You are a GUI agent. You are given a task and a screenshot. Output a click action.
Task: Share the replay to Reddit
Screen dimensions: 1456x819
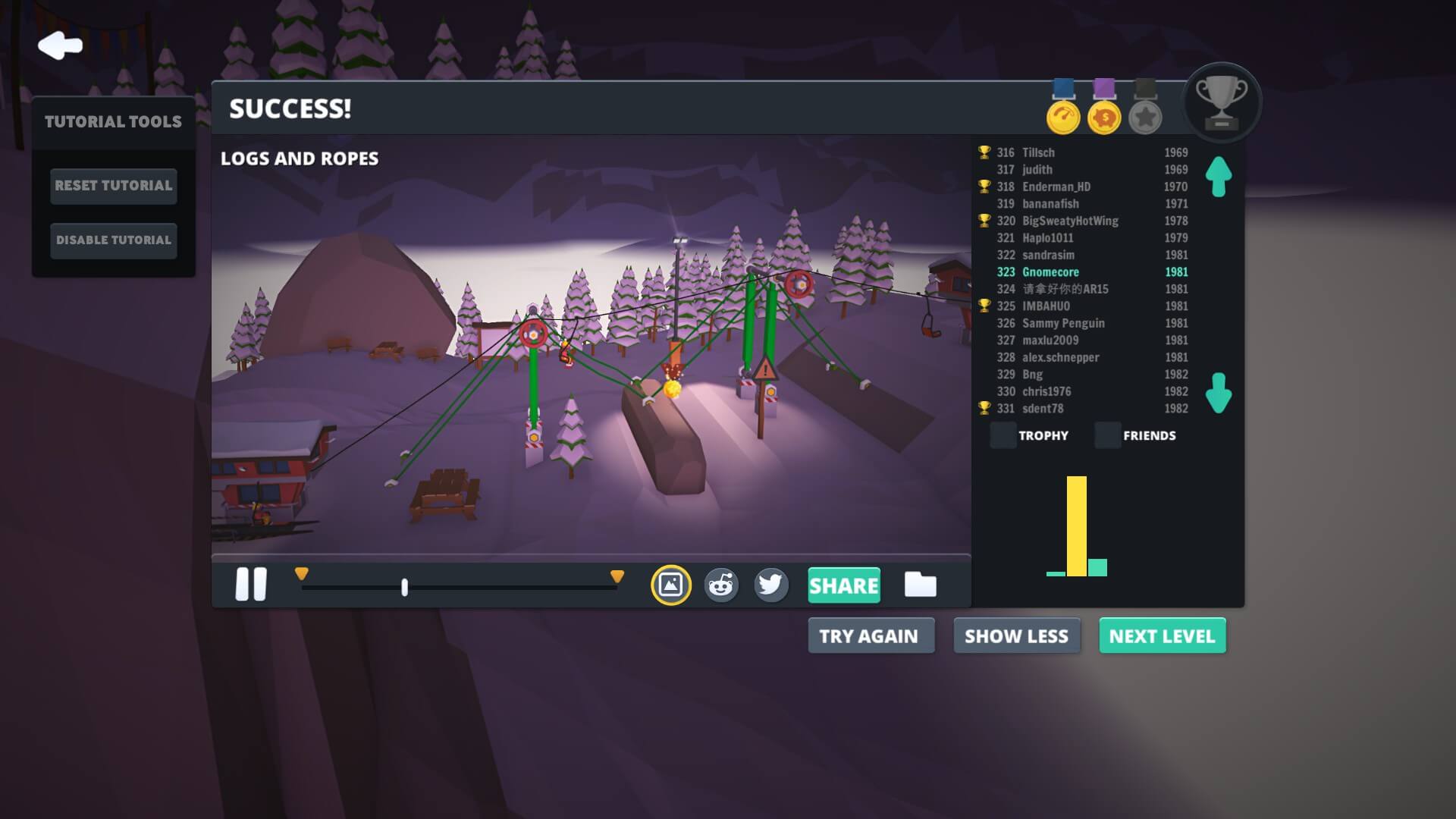coord(720,585)
